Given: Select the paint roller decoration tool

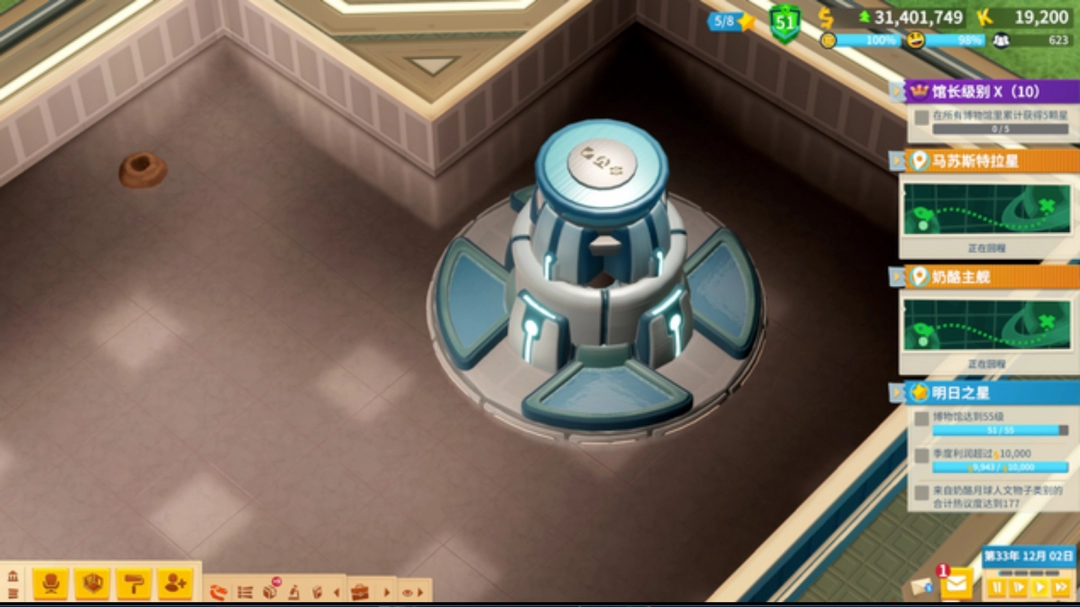Looking at the screenshot, I should (x=133, y=582).
